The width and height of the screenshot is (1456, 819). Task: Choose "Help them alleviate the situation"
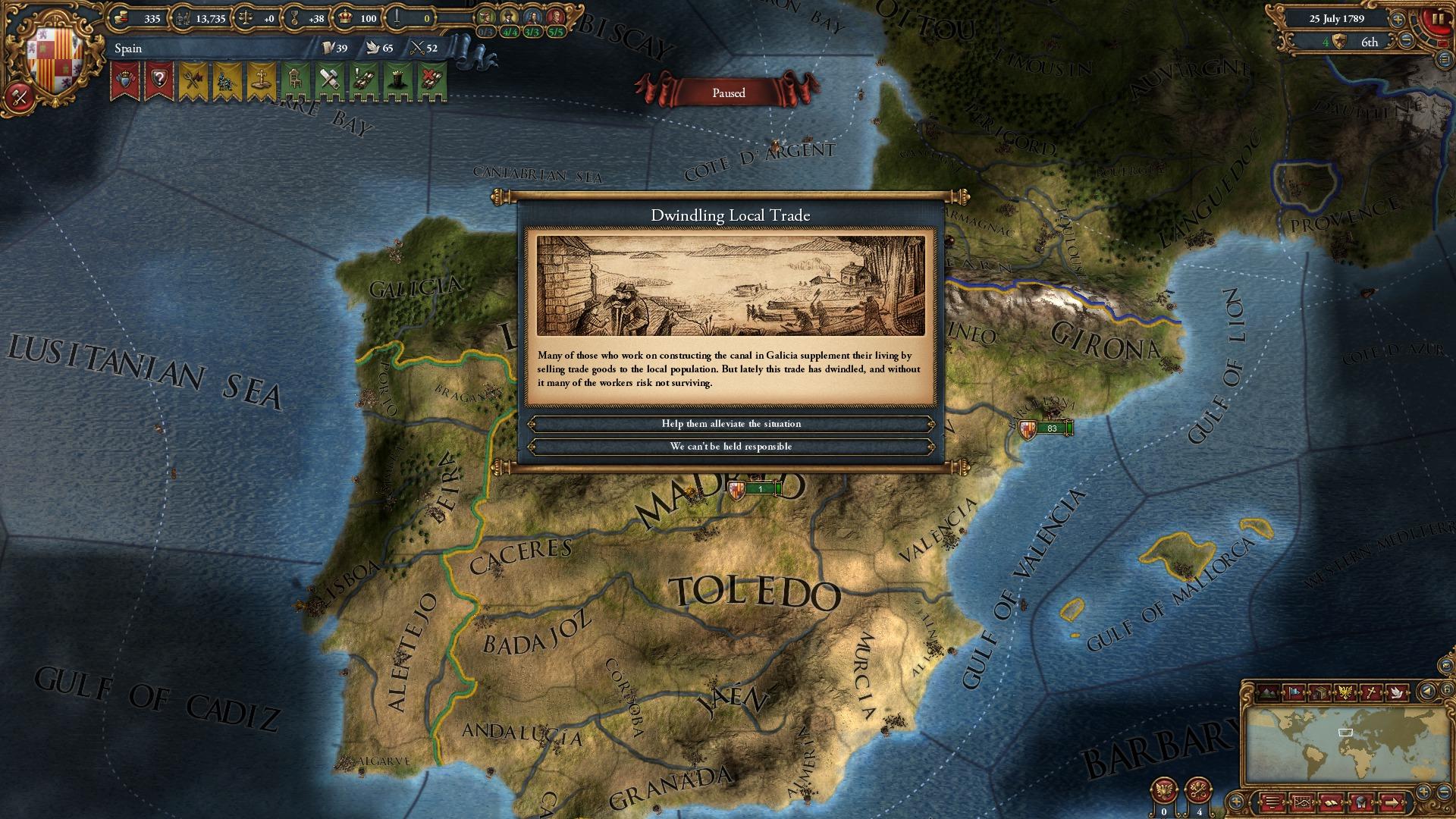click(732, 423)
